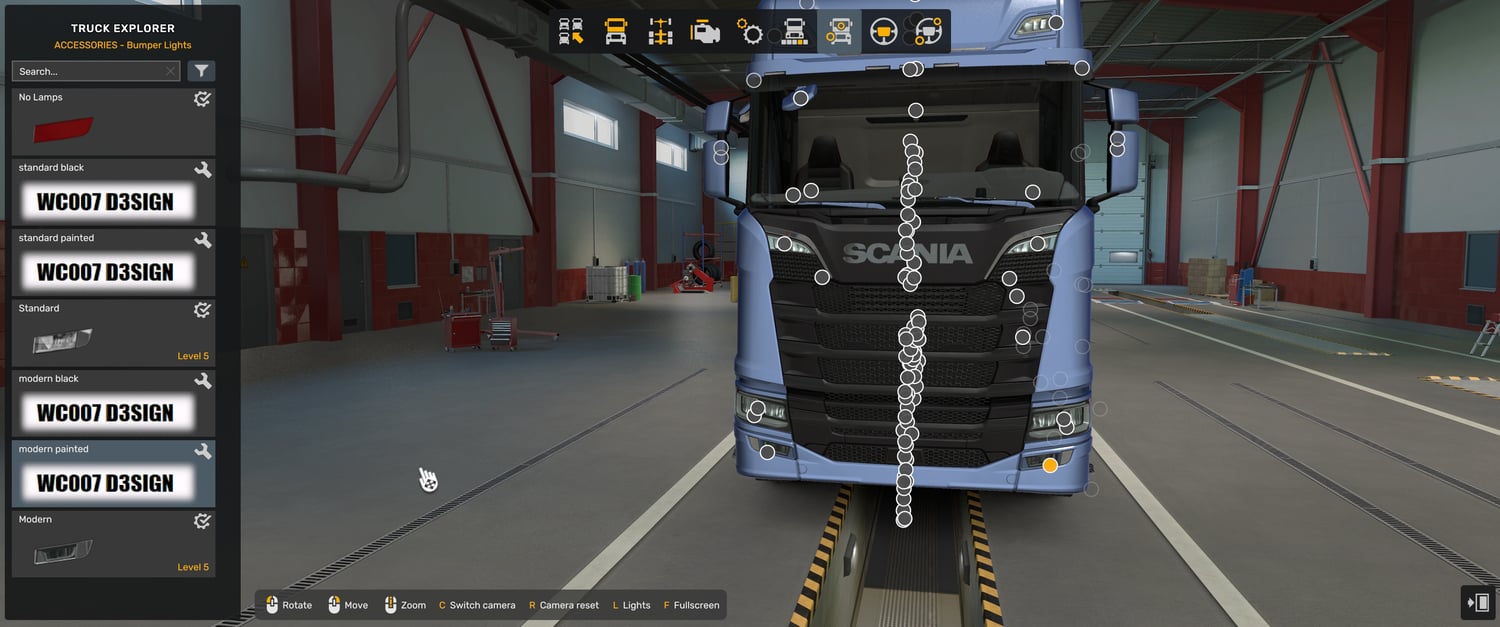The height and width of the screenshot is (627, 1500).
Task: Pick the standard painted bumper lights
Action: click(x=113, y=262)
